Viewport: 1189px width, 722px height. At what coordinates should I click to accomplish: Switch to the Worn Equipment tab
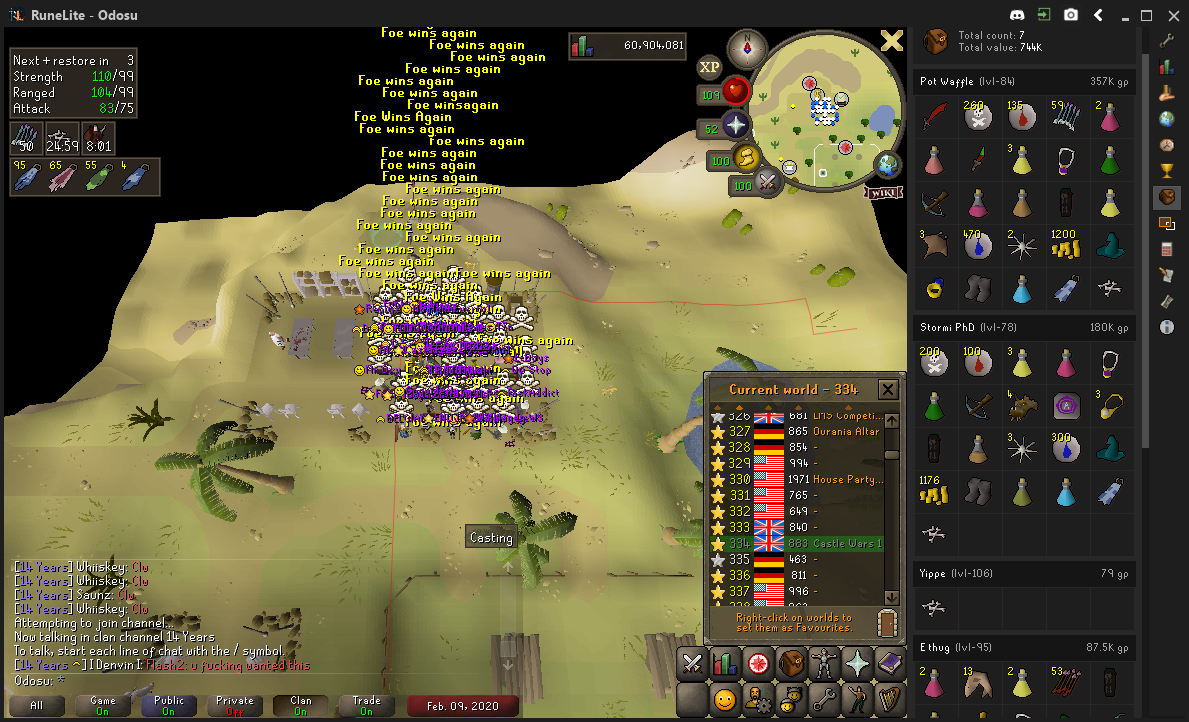pos(824,663)
